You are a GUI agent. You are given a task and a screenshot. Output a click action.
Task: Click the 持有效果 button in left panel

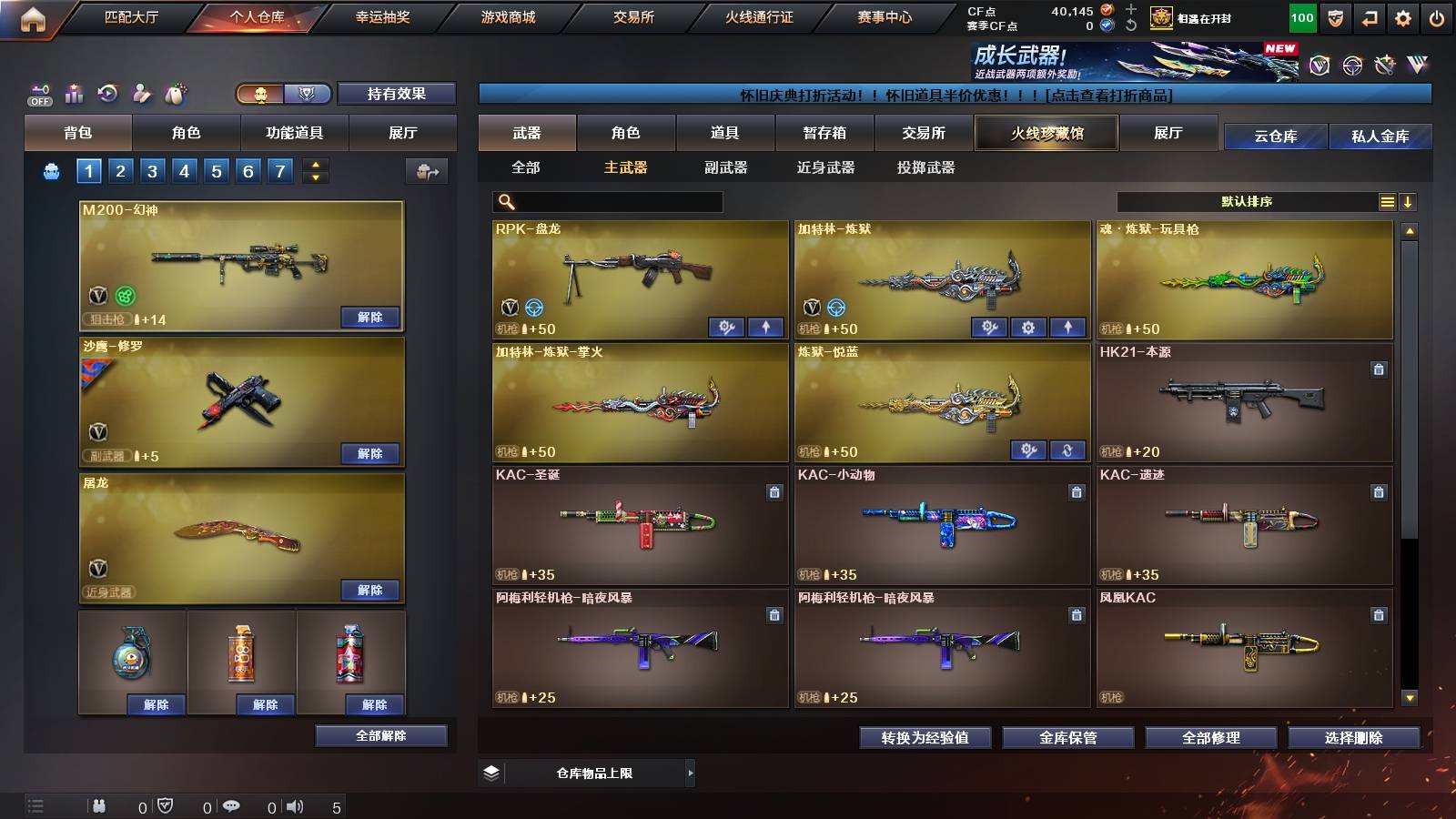coord(397,94)
